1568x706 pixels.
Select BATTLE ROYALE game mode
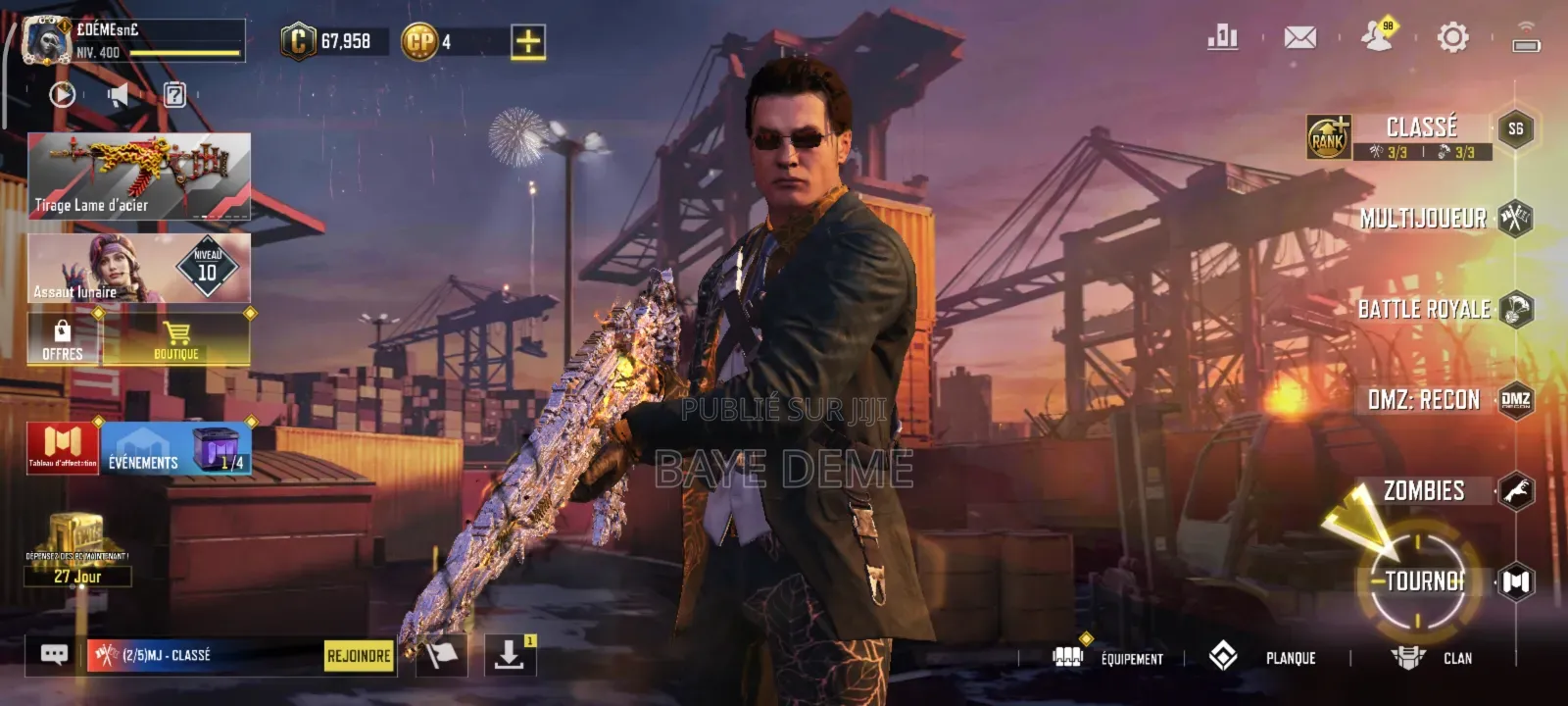(1424, 309)
